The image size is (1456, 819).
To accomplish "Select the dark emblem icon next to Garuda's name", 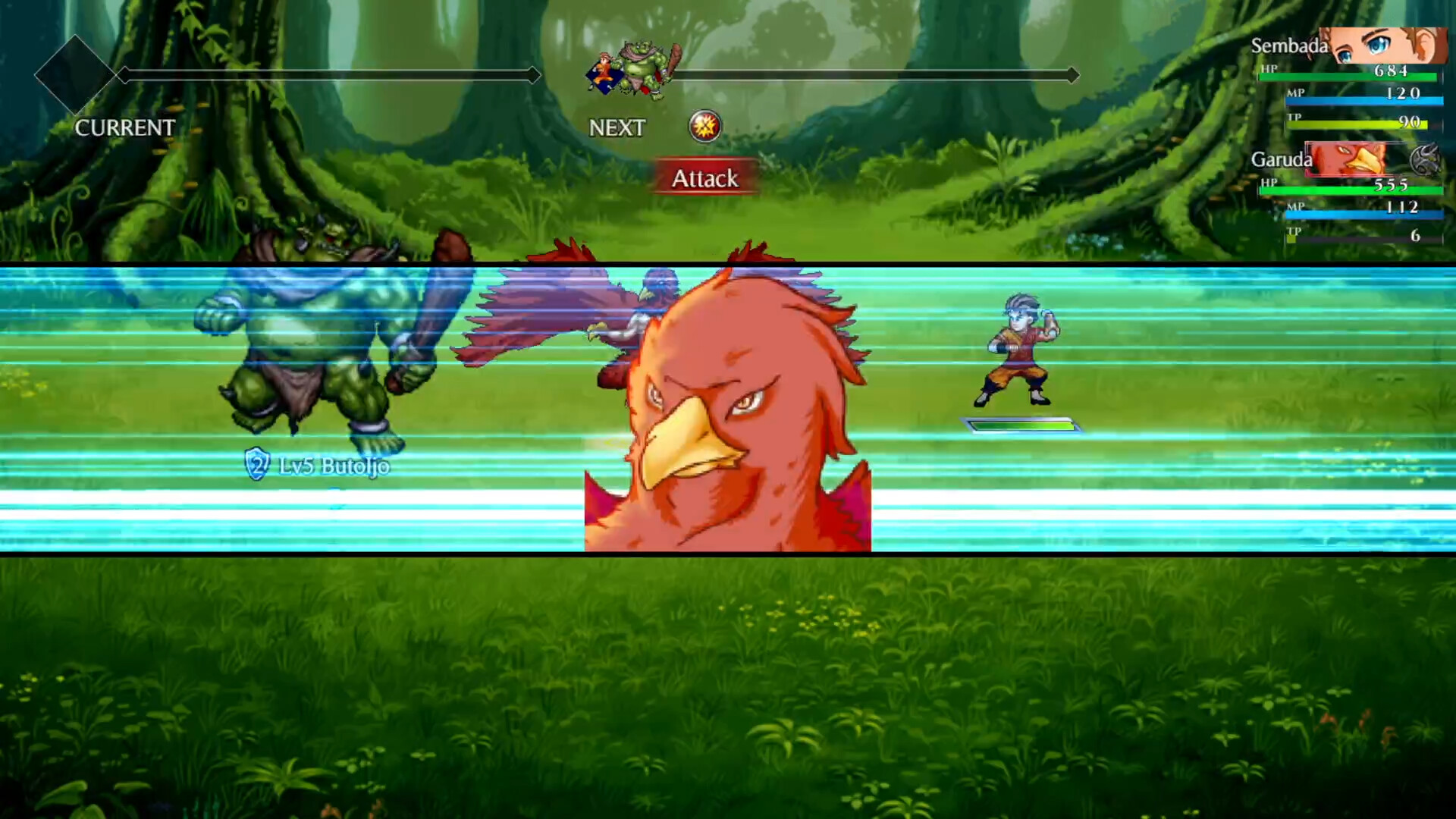I will pyautogui.click(x=1424, y=158).
